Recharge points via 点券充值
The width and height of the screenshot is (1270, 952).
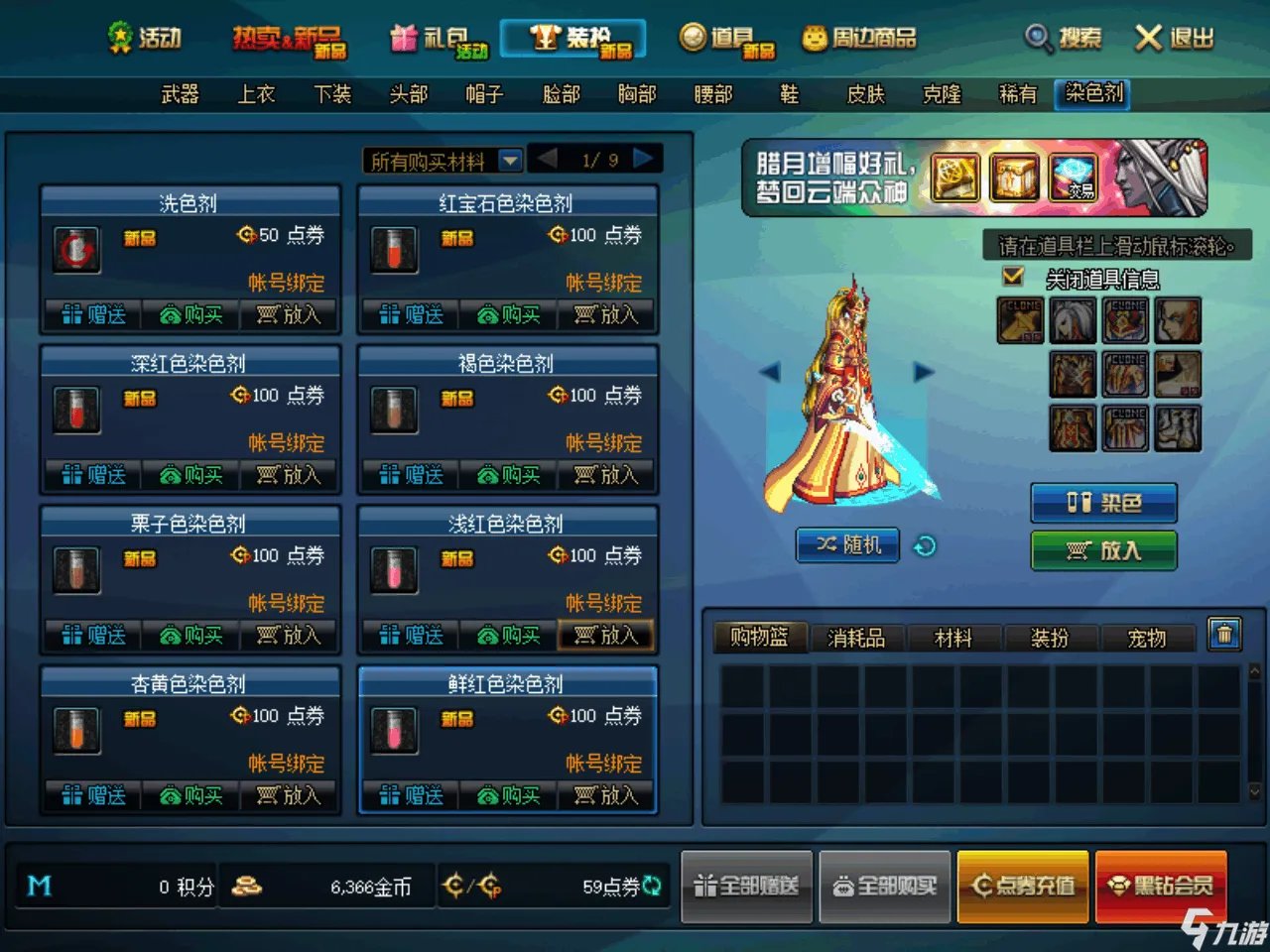(1023, 886)
